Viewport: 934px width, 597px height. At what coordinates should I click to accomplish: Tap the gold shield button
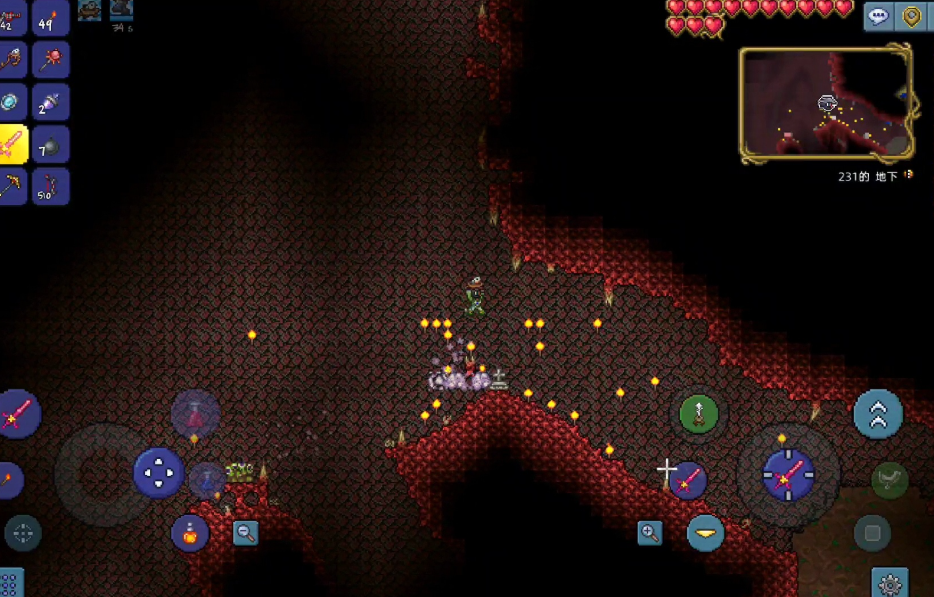913,17
